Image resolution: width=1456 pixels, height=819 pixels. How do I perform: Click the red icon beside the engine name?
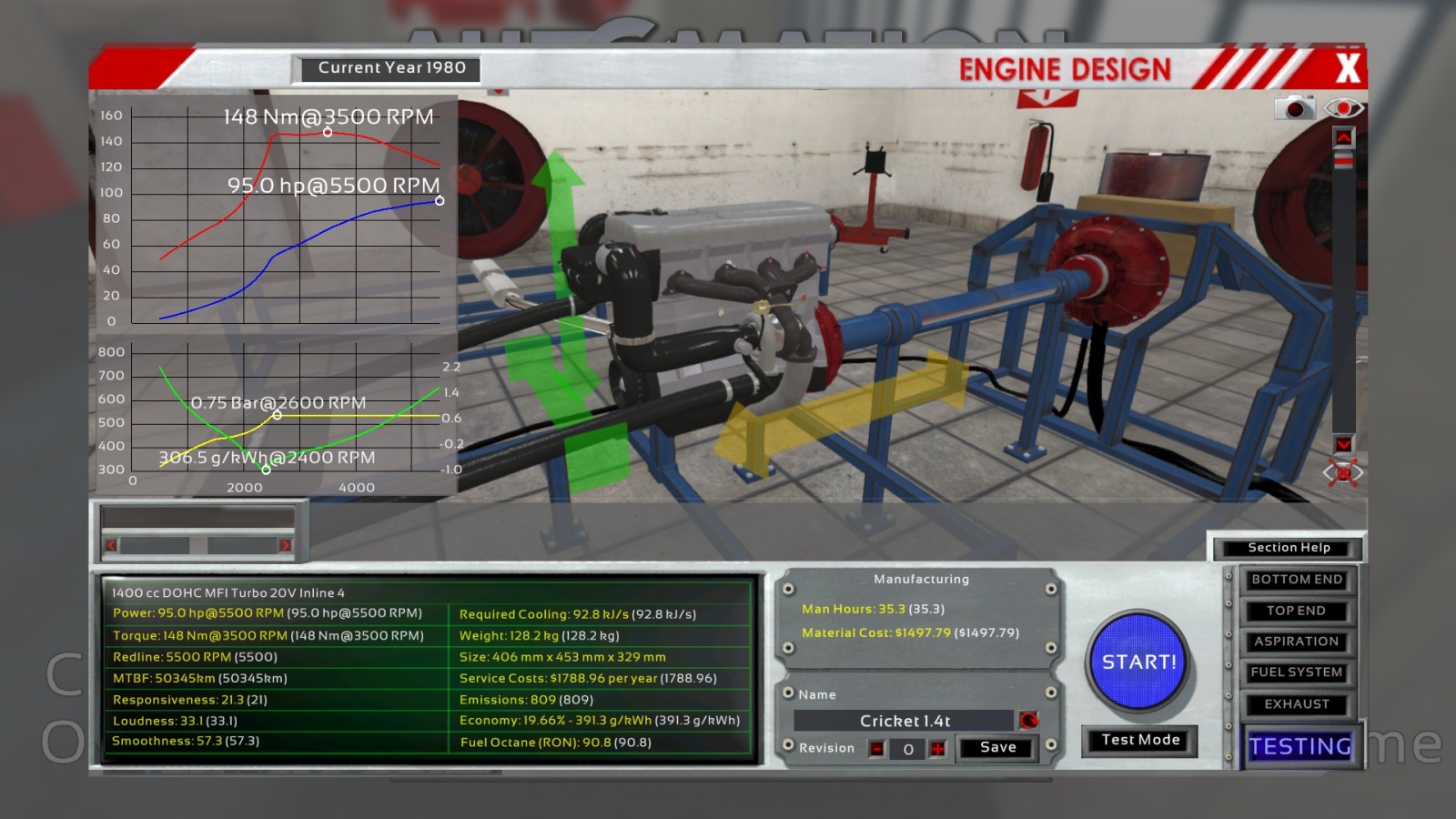click(x=1029, y=721)
